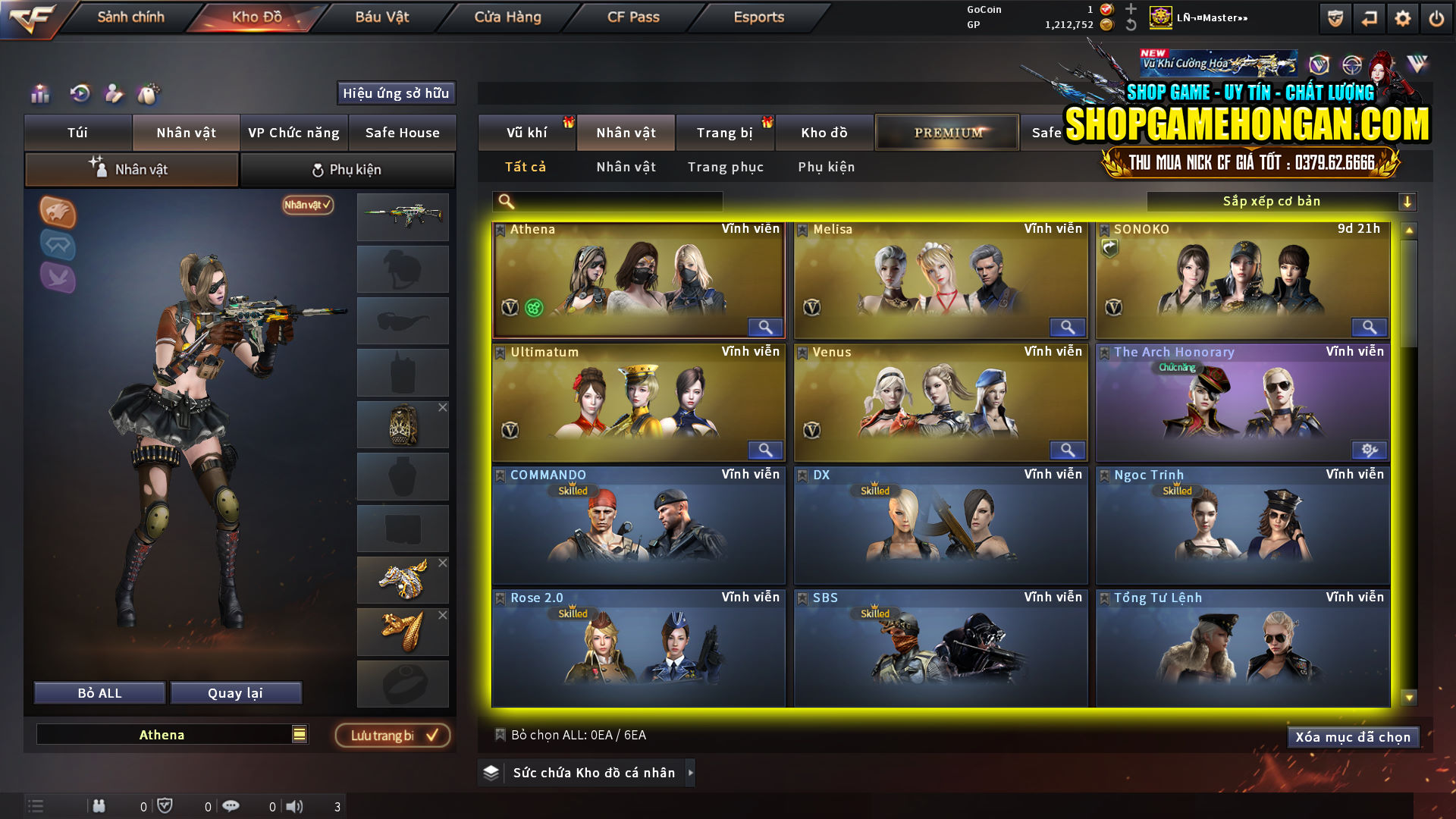
Task: Click Xóa mục đã chọn button
Action: pyautogui.click(x=1353, y=736)
